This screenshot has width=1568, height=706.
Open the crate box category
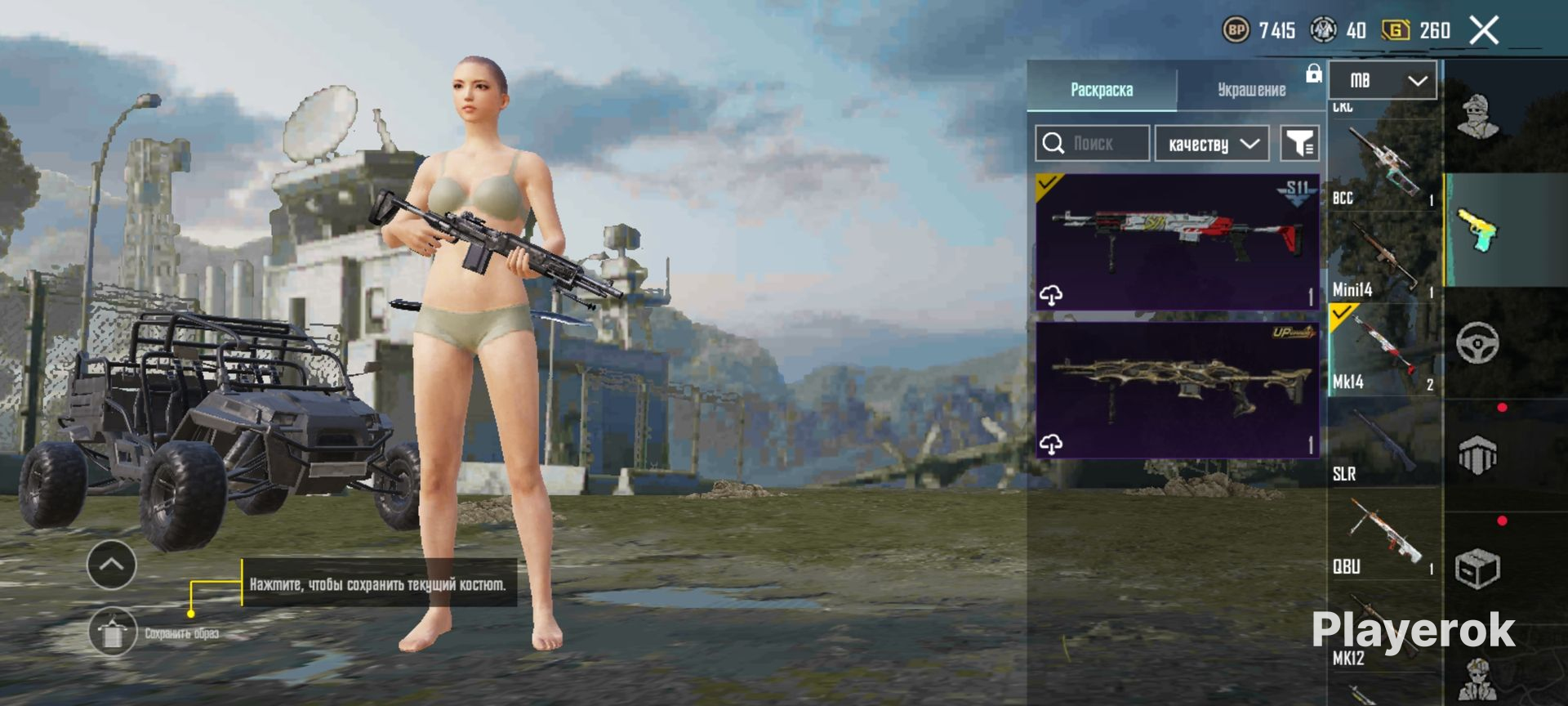(x=1478, y=568)
